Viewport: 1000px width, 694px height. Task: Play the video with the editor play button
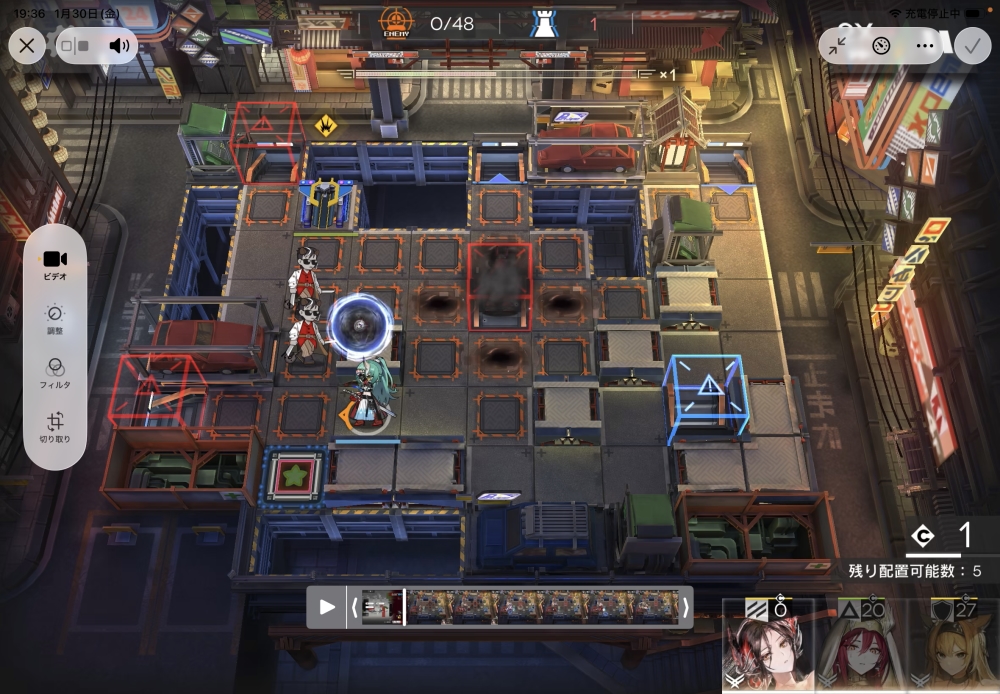pyautogui.click(x=327, y=607)
